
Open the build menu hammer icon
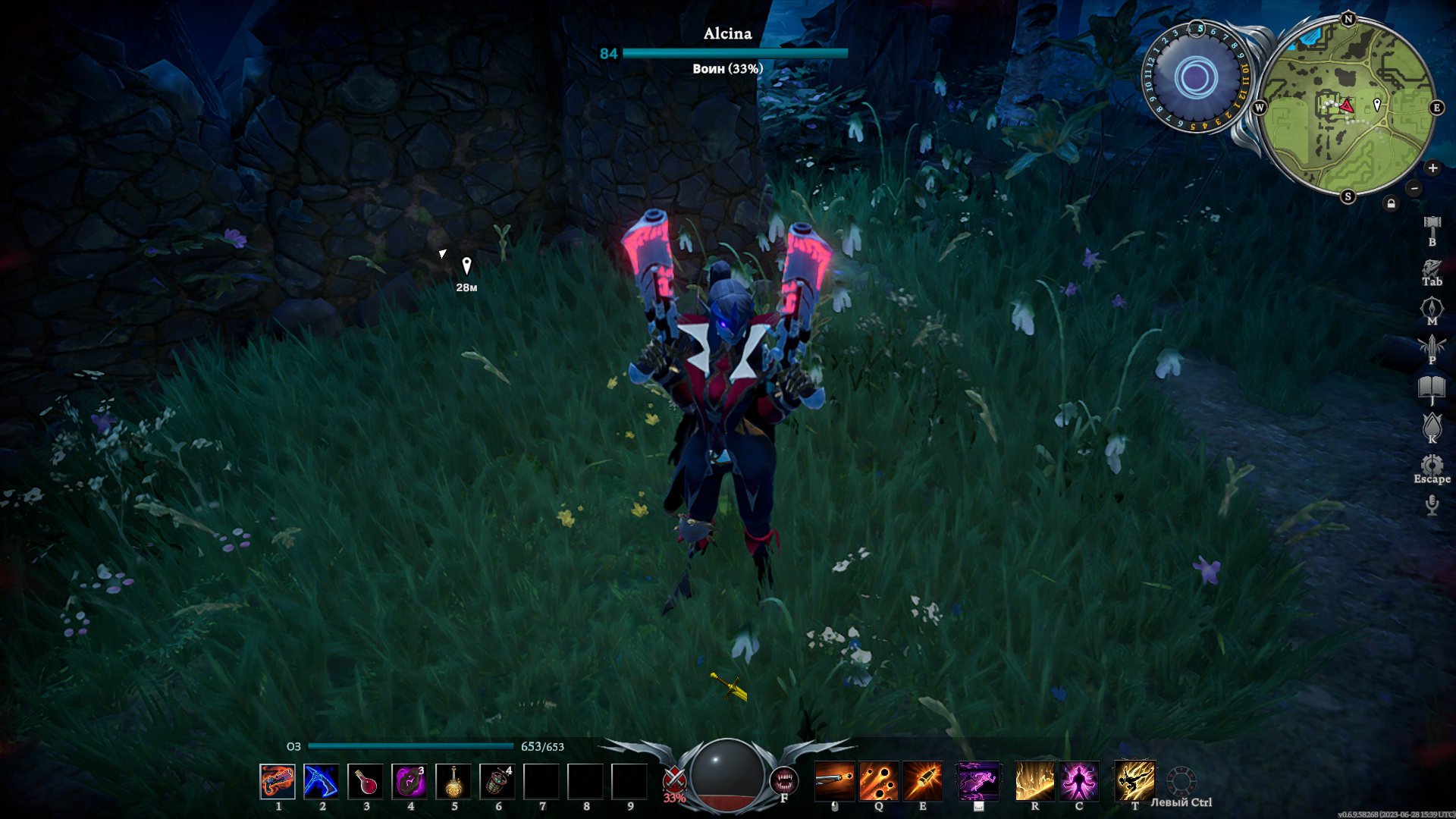(1432, 224)
